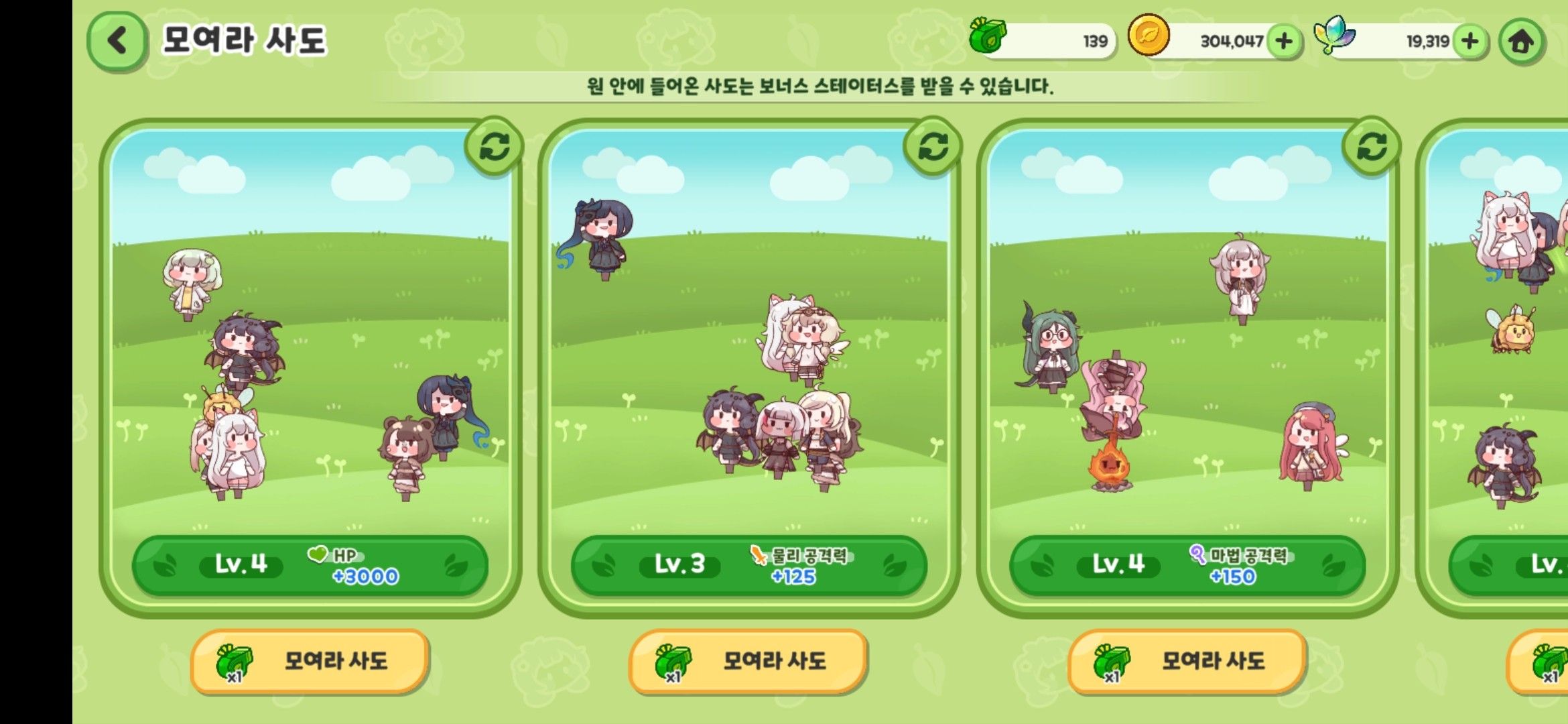Select the Lv.3 물리 공격력 +125 card

[x=748, y=369]
